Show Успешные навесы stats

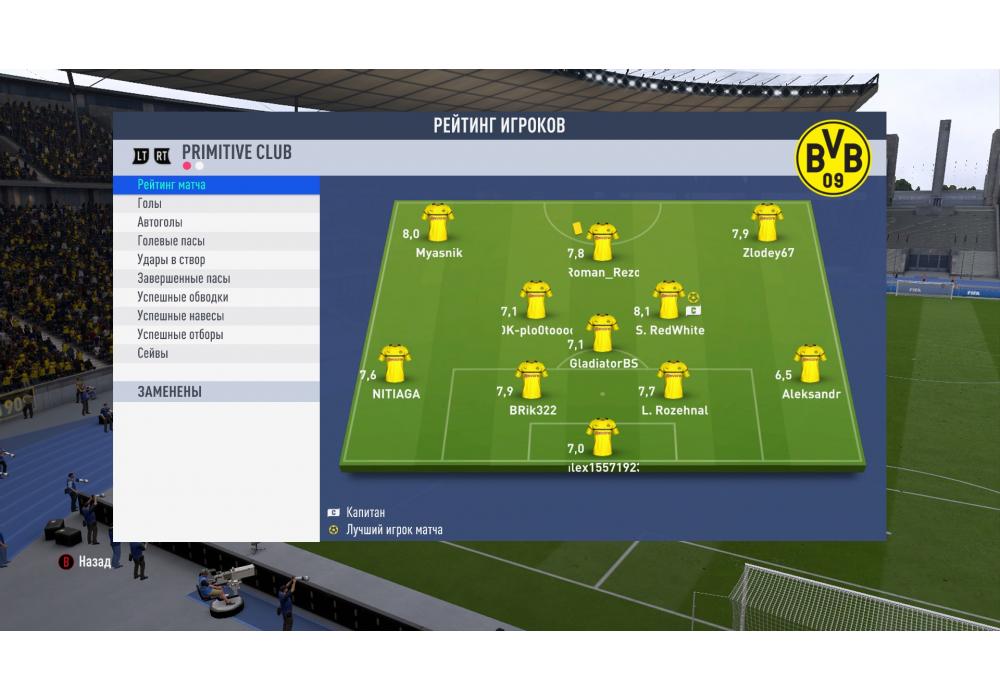tap(180, 316)
